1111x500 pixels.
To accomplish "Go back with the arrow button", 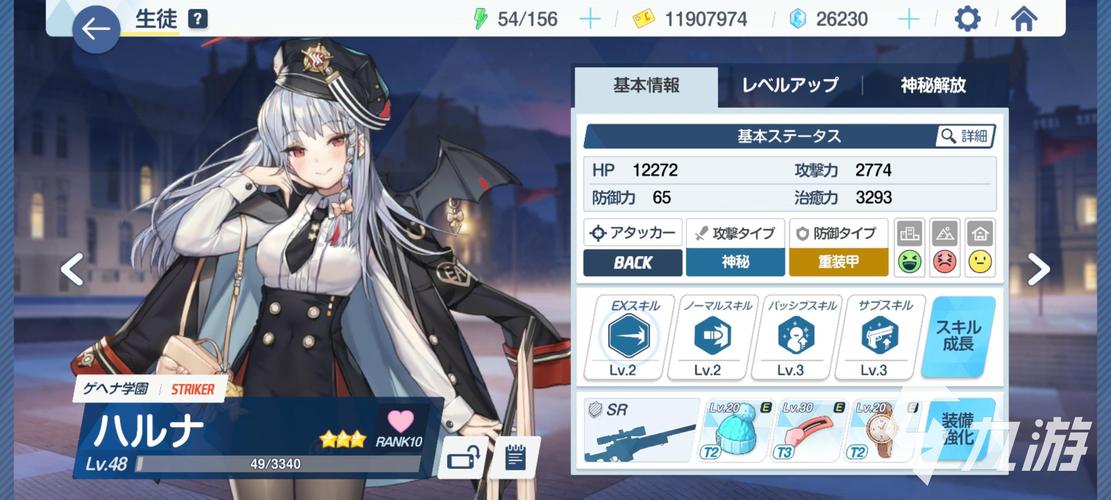I will tap(96, 30).
